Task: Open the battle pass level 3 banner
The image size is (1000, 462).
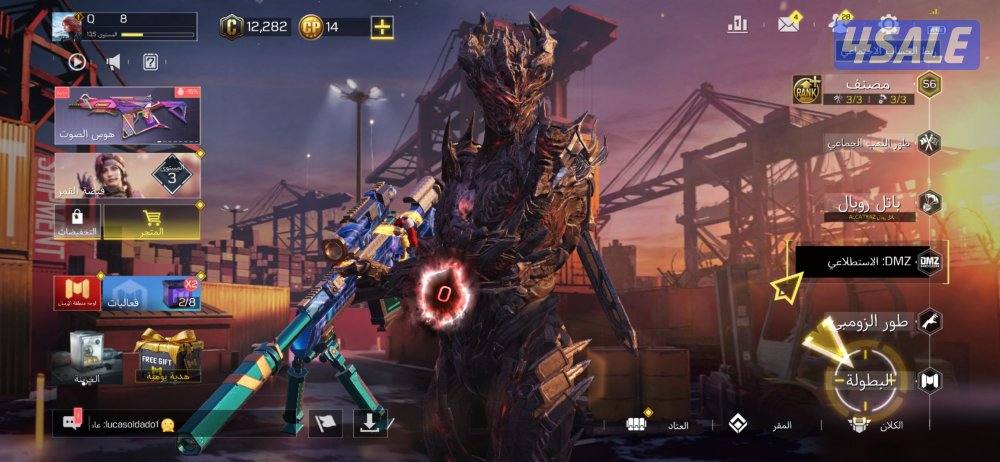Action: click(x=127, y=176)
